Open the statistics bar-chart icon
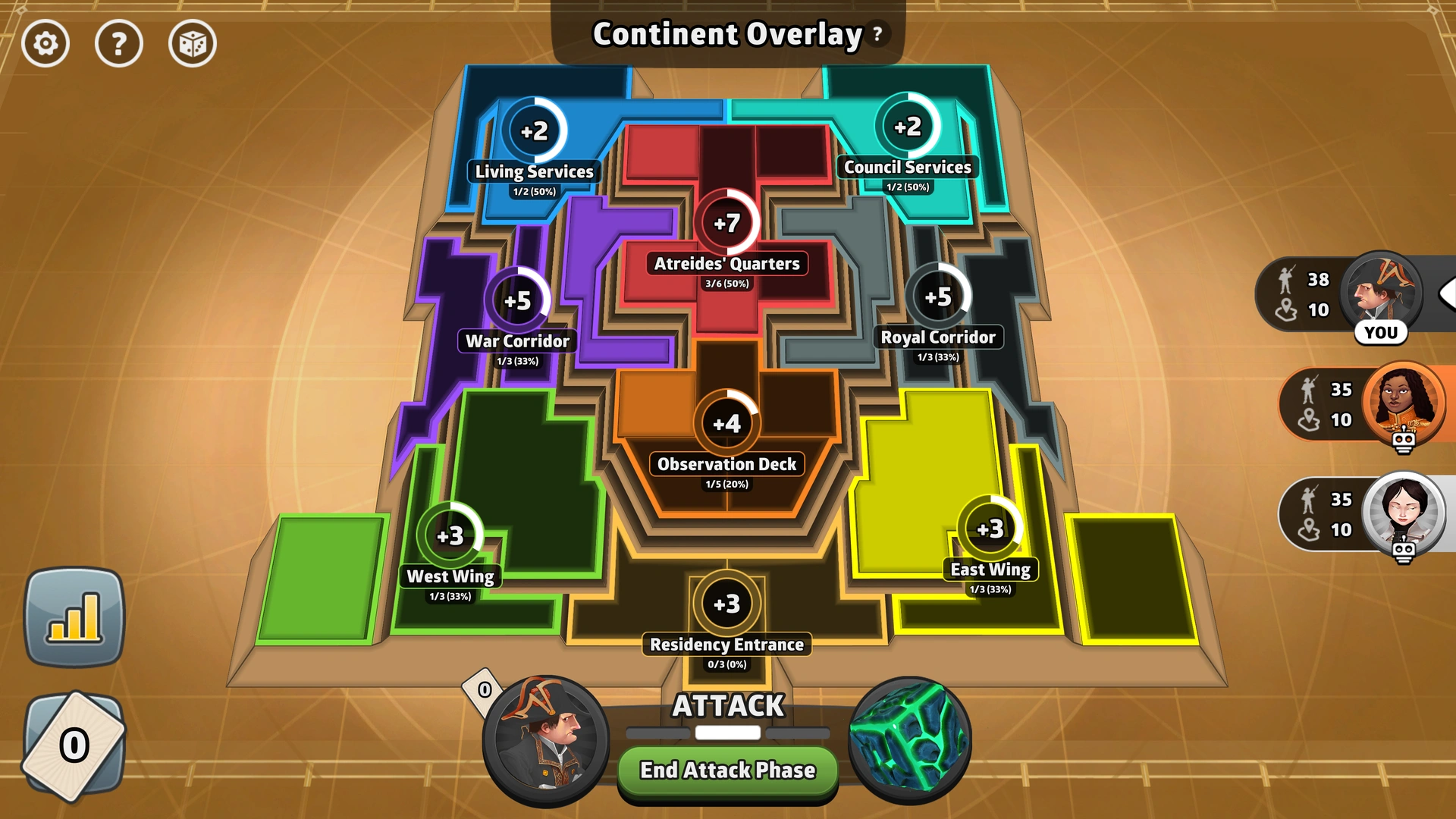Image resolution: width=1456 pixels, height=819 pixels. tap(74, 620)
